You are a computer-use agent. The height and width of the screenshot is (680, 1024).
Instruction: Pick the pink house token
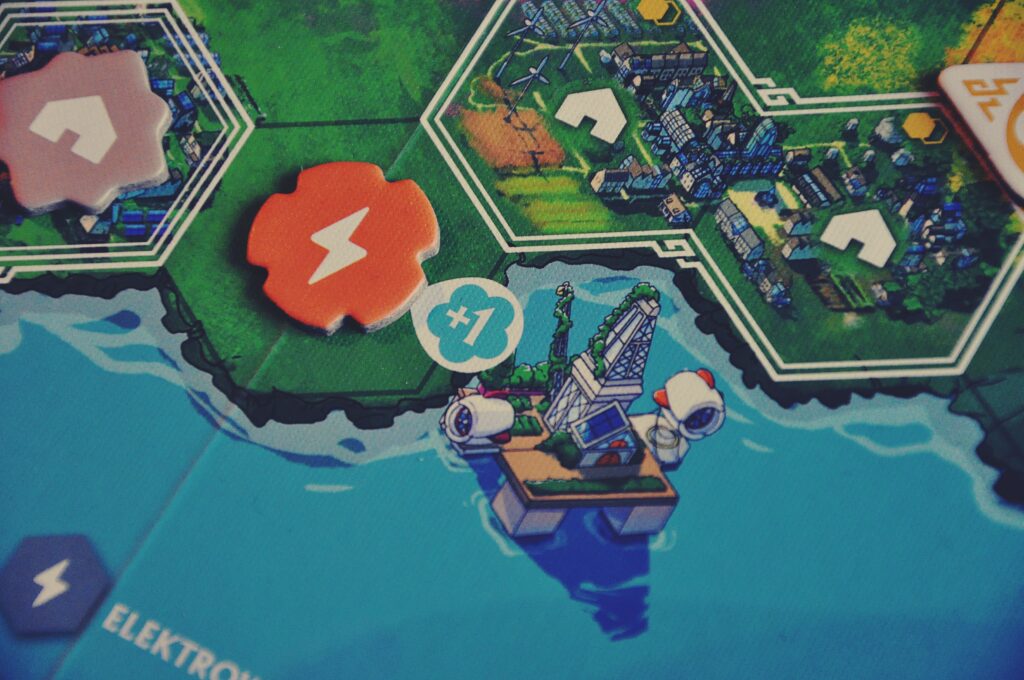[x=82, y=130]
